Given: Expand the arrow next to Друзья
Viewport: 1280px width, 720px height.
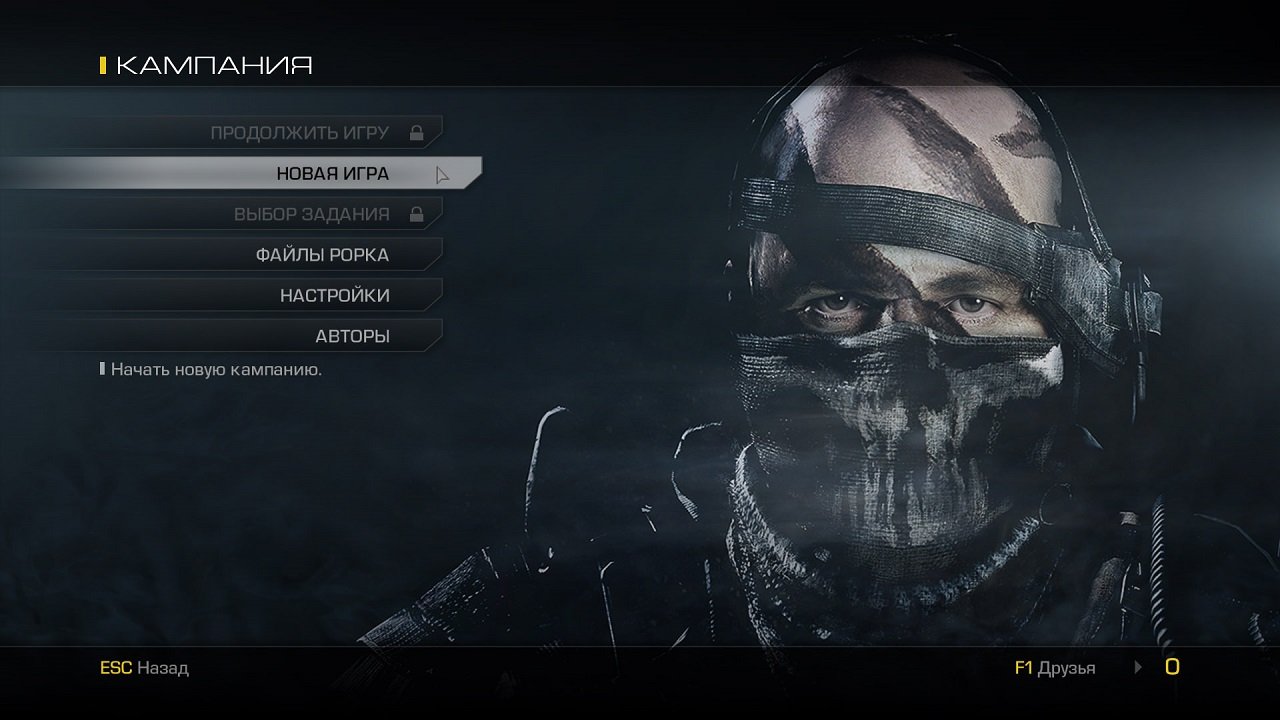Looking at the screenshot, I should click(1137, 667).
